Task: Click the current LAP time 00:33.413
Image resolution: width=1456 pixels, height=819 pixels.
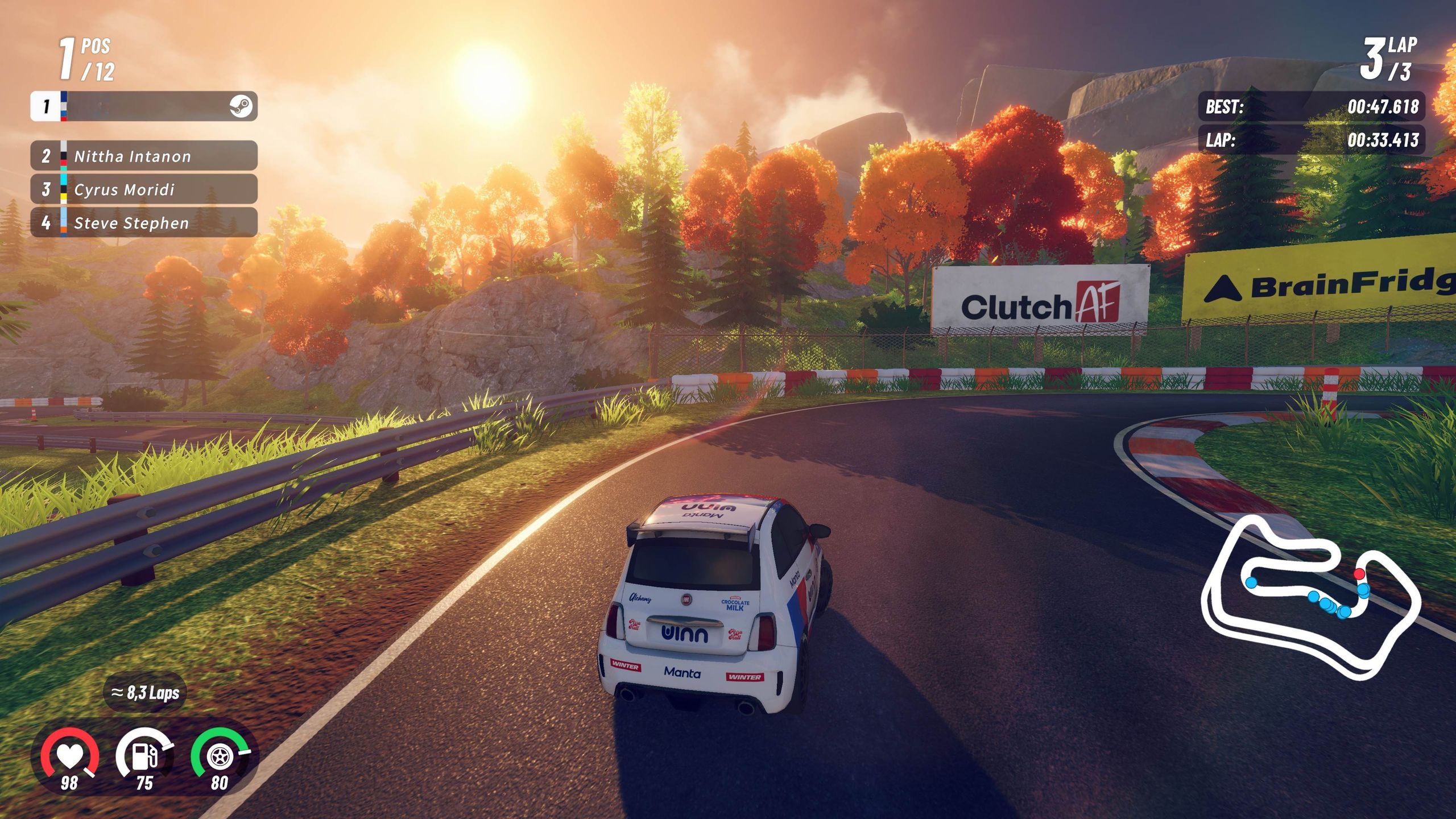Action: tap(1382, 142)
